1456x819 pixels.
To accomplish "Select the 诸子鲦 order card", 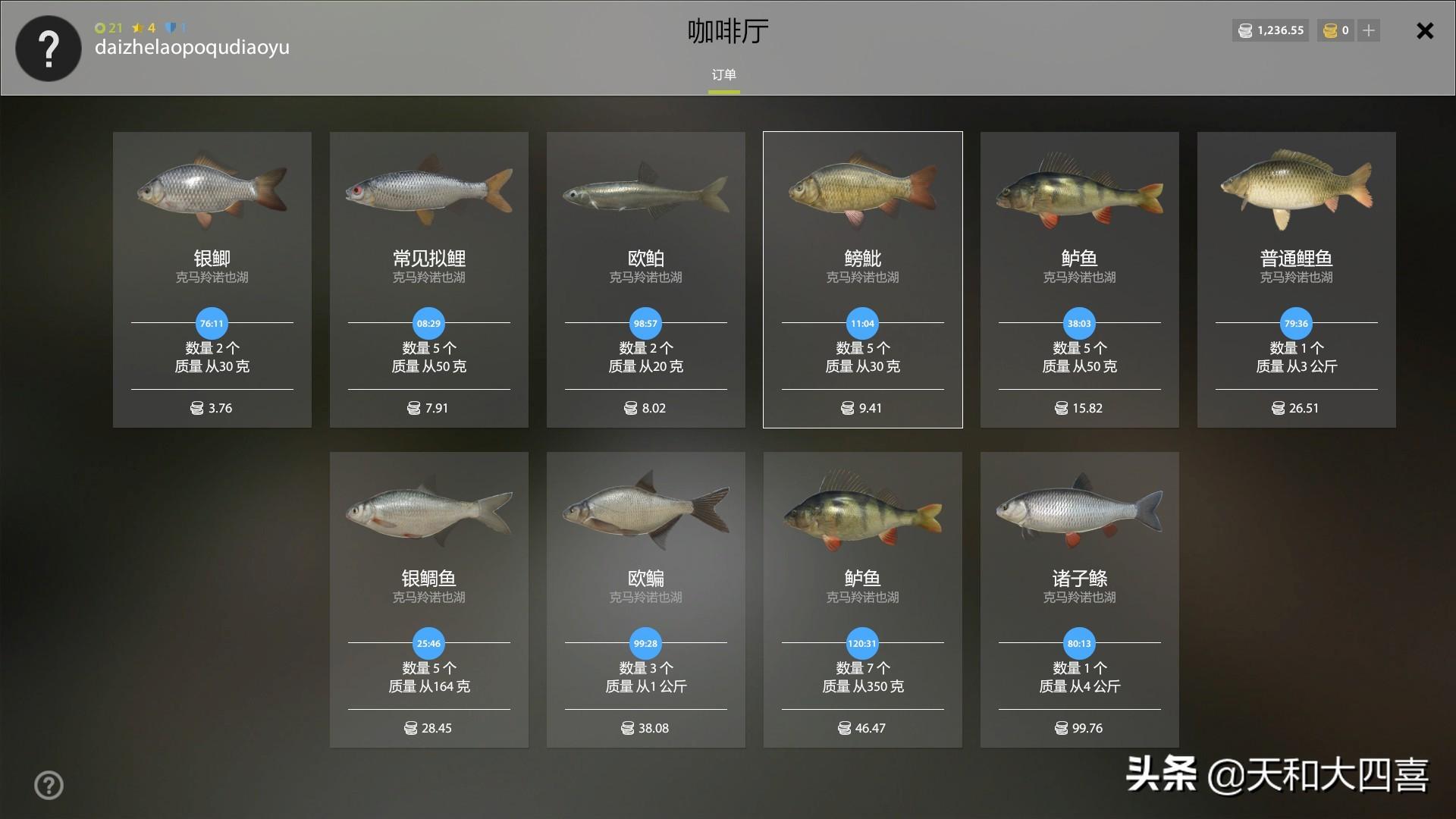I will pos(1080,599).
